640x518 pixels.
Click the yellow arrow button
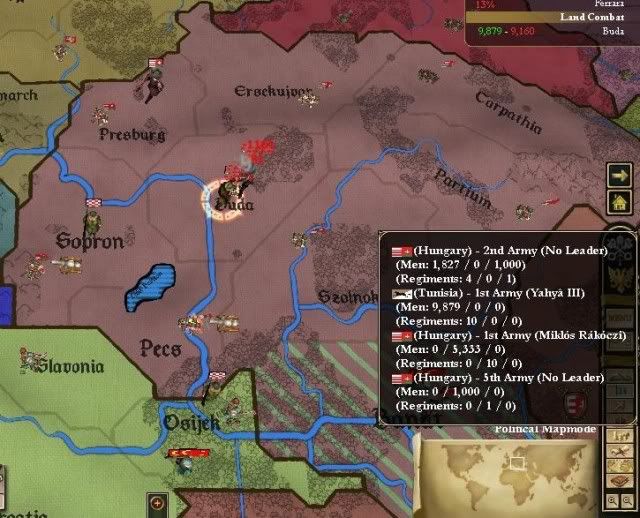click(617, 175)
